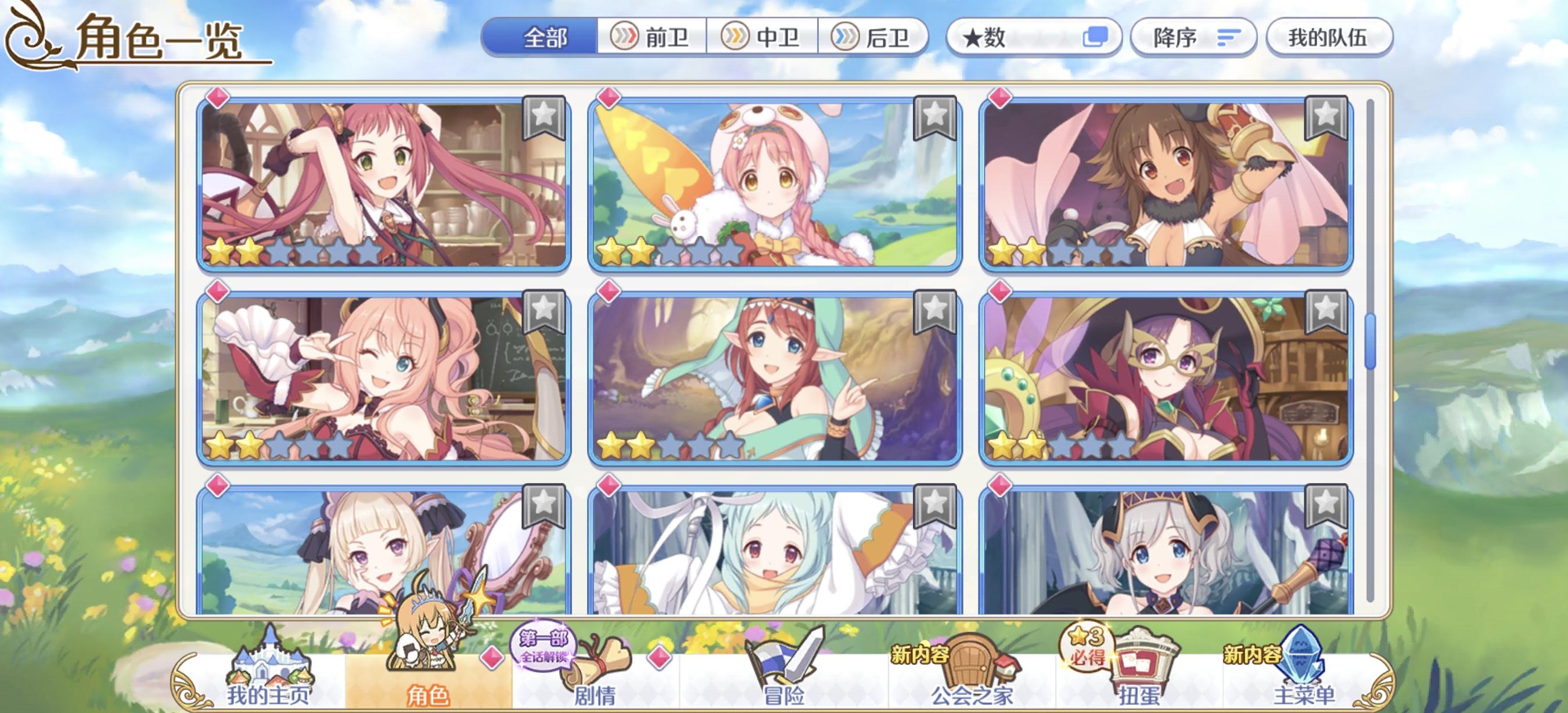Click the stacked squares icon in ★数 filter
The height and width of the screenshot is (713, 1568).
1099,38
